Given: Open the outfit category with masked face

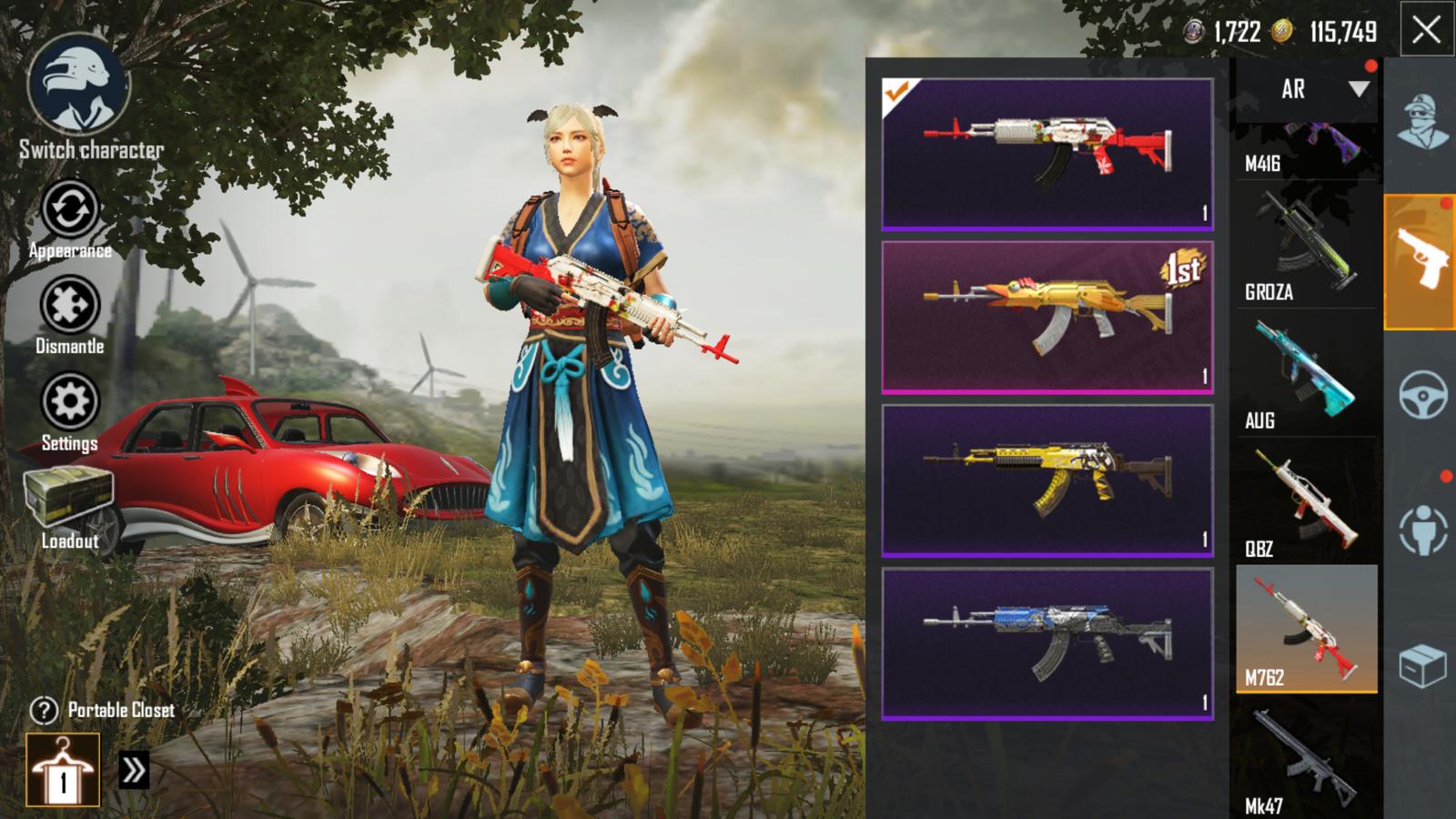Looking at the screenshot, I should [1421, 120].
